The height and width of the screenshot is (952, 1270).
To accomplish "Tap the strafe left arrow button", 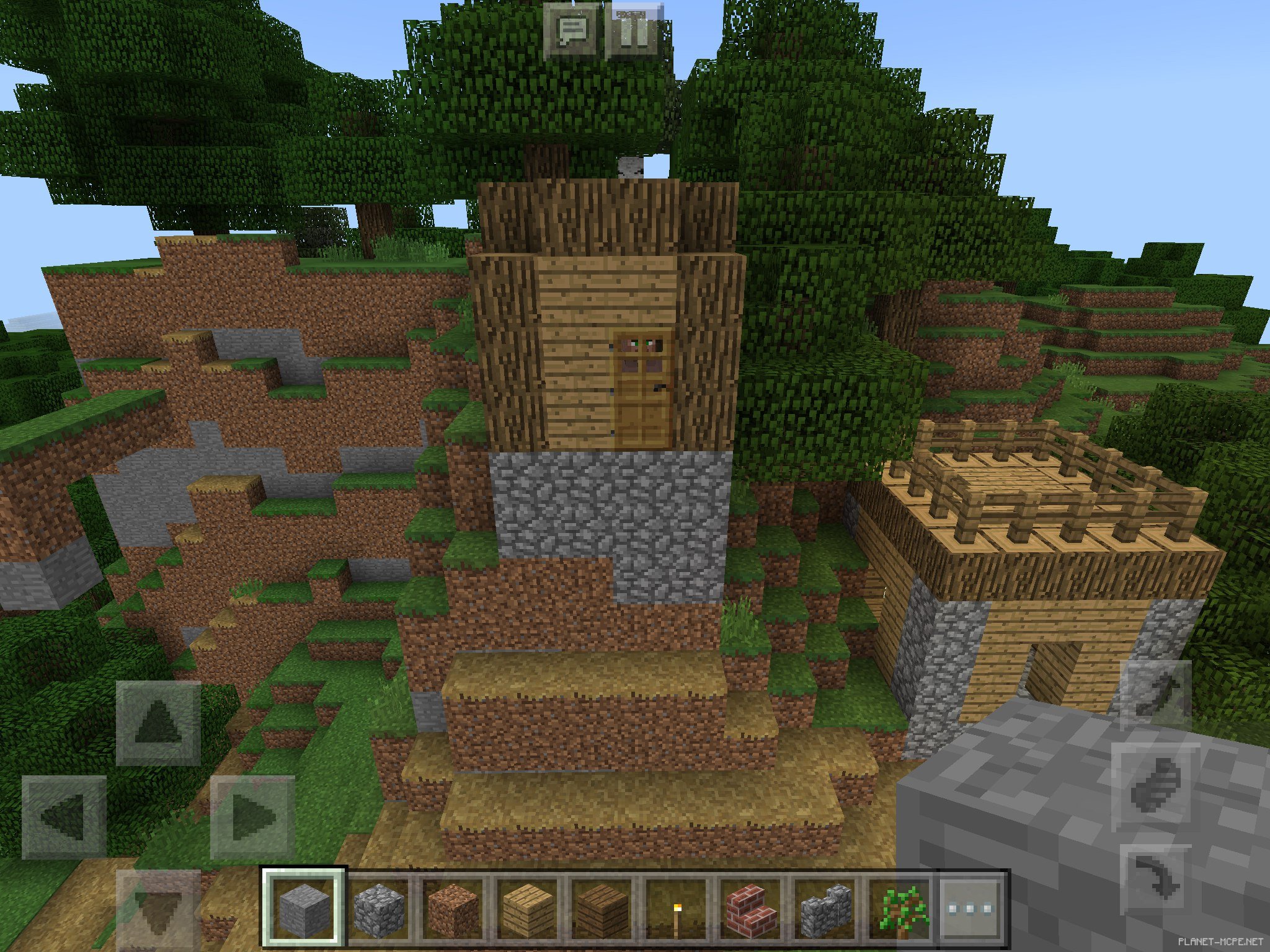I will [64, 816].
